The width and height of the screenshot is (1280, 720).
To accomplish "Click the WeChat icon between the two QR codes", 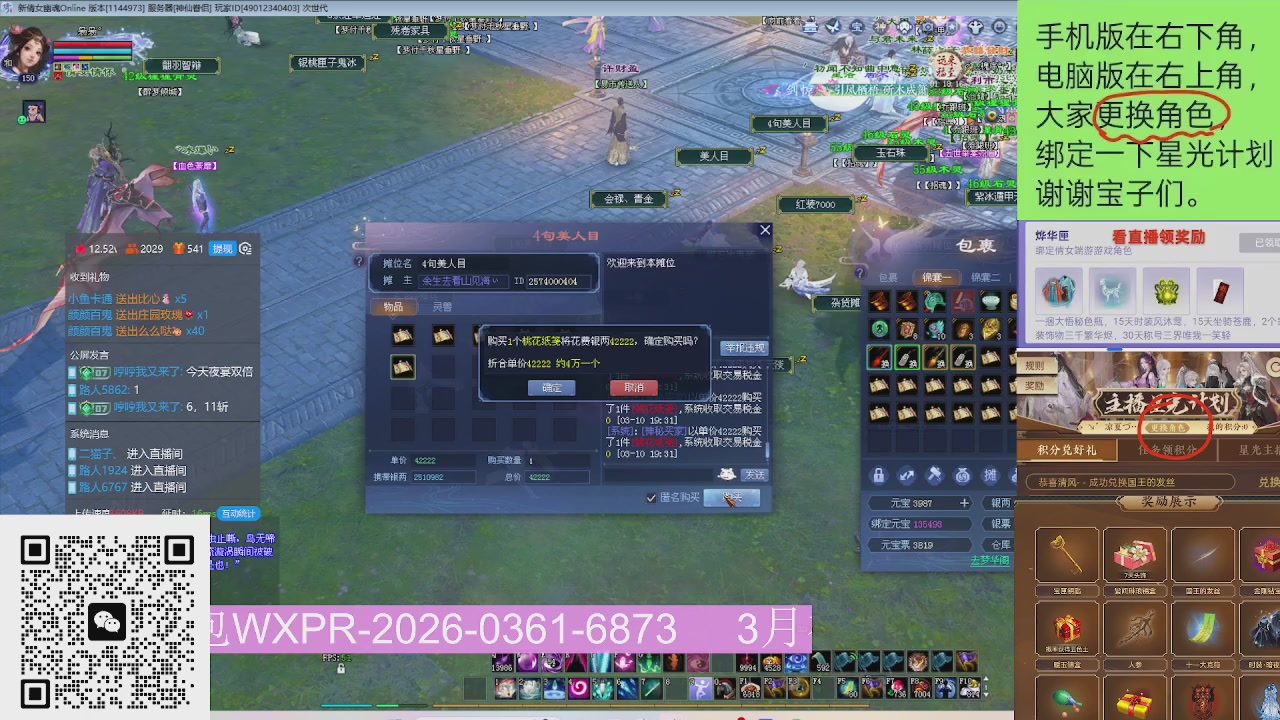I will (107, 622).
